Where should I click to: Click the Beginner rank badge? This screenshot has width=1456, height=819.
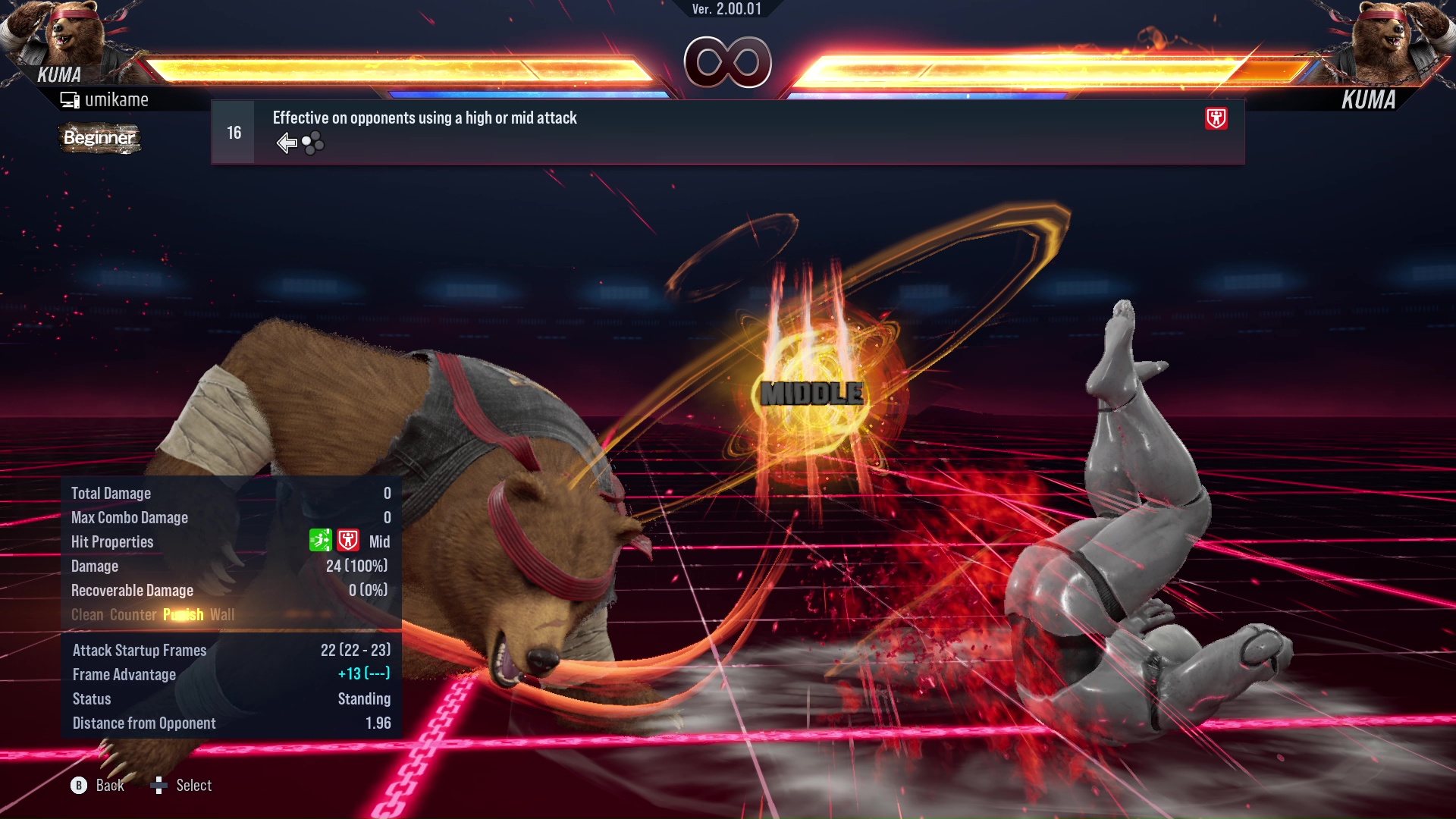[x=99, y=138]
